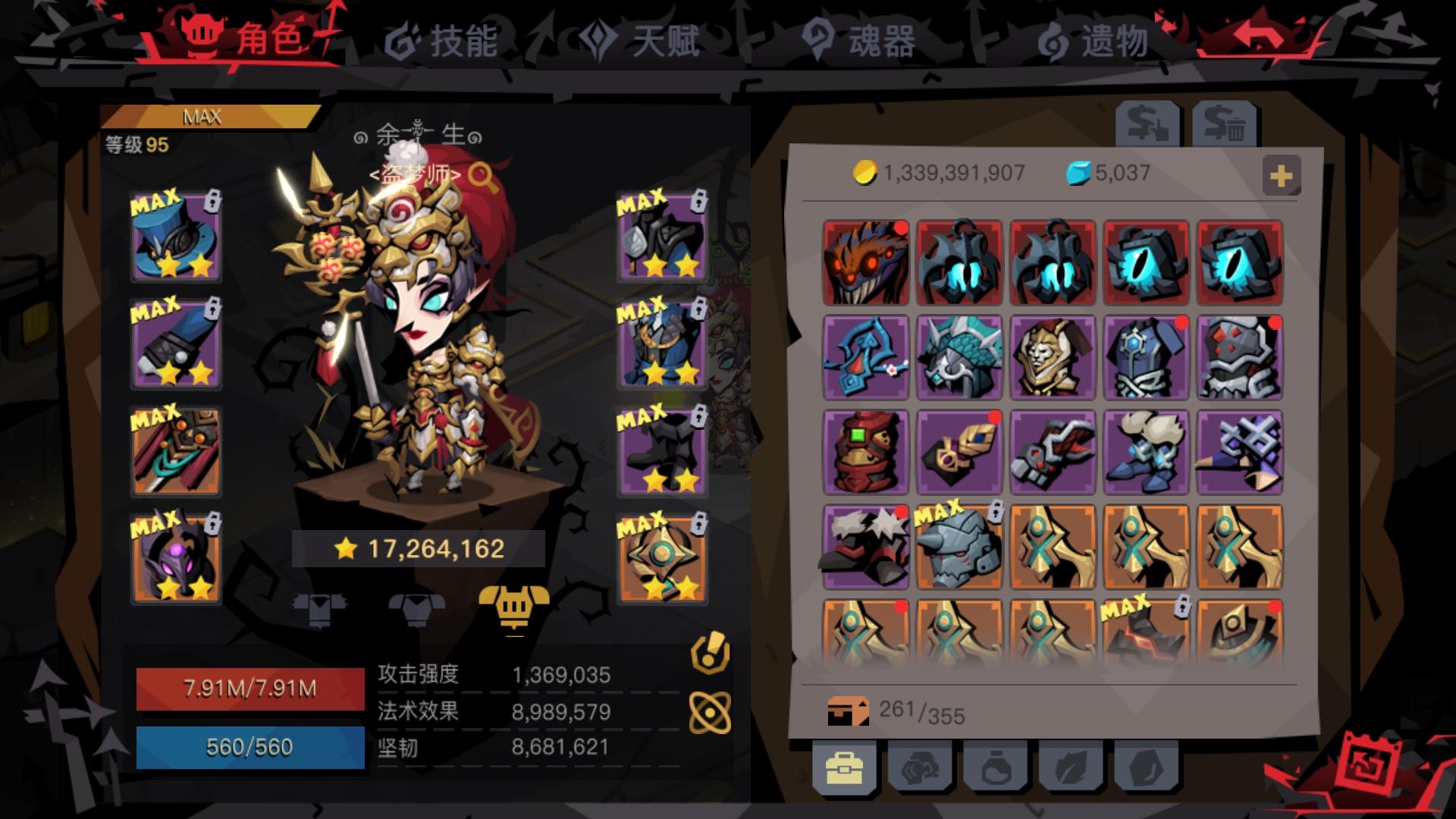Select the gray armor display toggle

click(417, 610)
